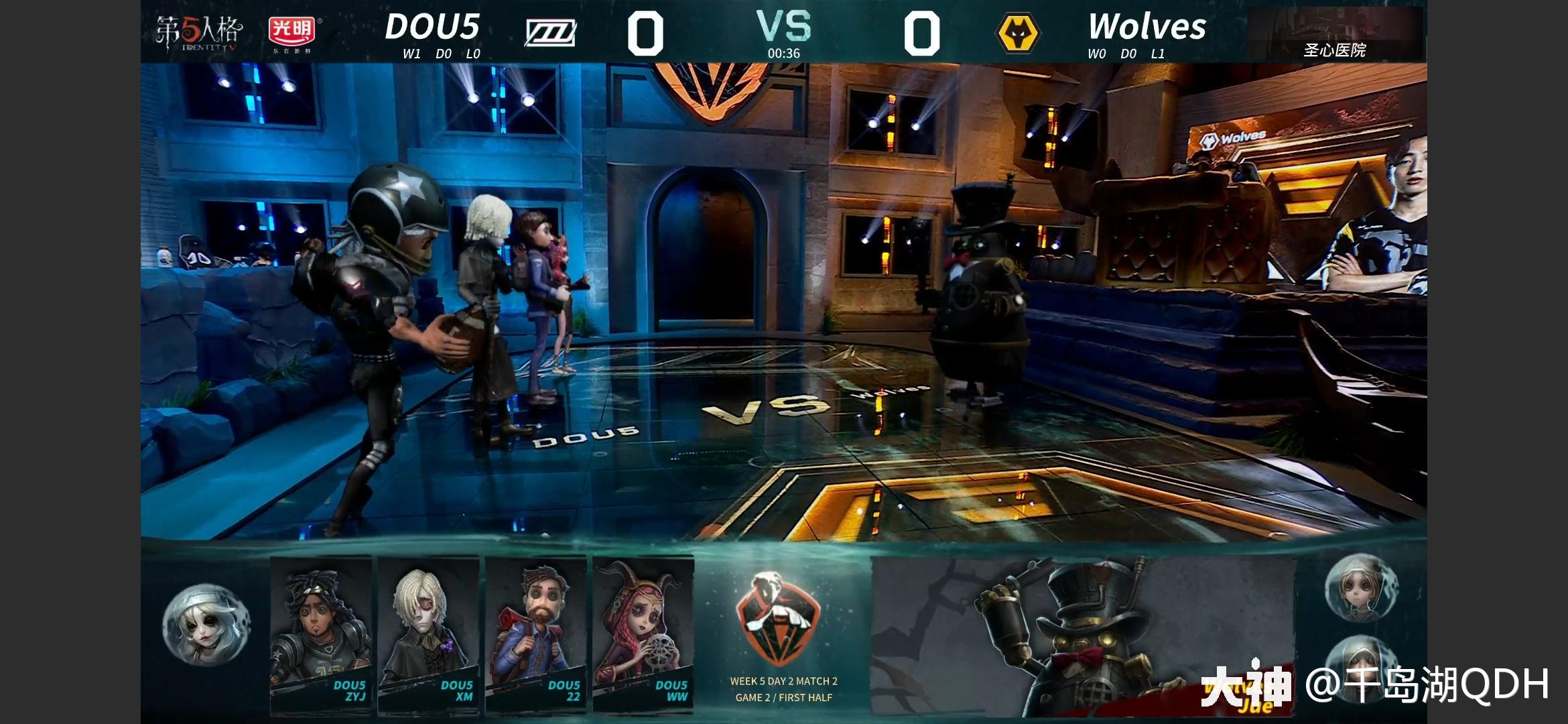This screenshot has height=724, width=1568.
Task: Switch to the DOU5 team name tab
Action: (x=435, y=25)
